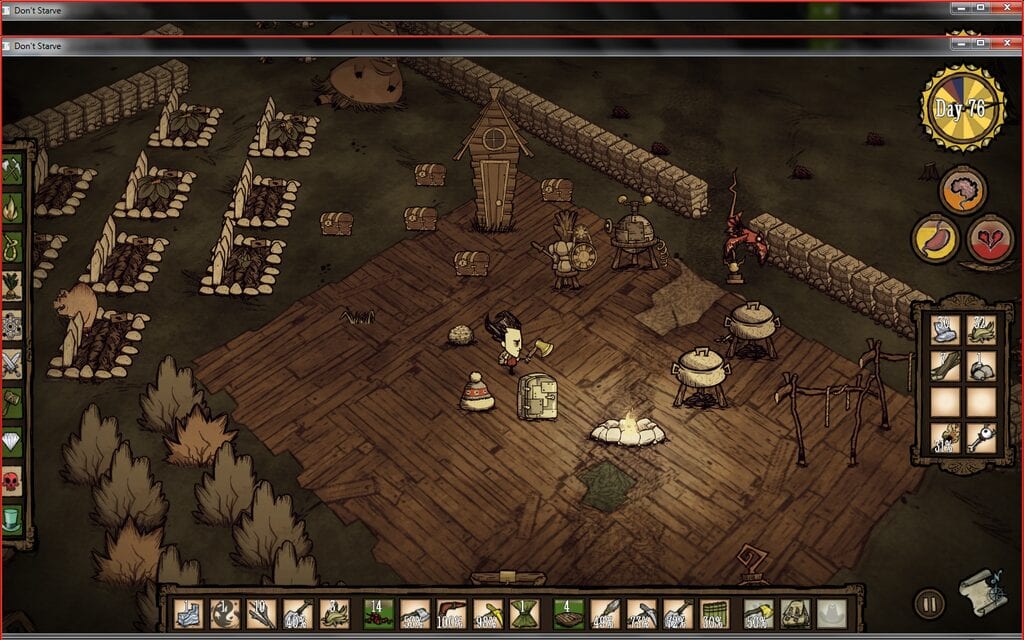Select the eyeball key in the backpack
This screenshot has height=640, width=1024.
(x=982, y=437)
